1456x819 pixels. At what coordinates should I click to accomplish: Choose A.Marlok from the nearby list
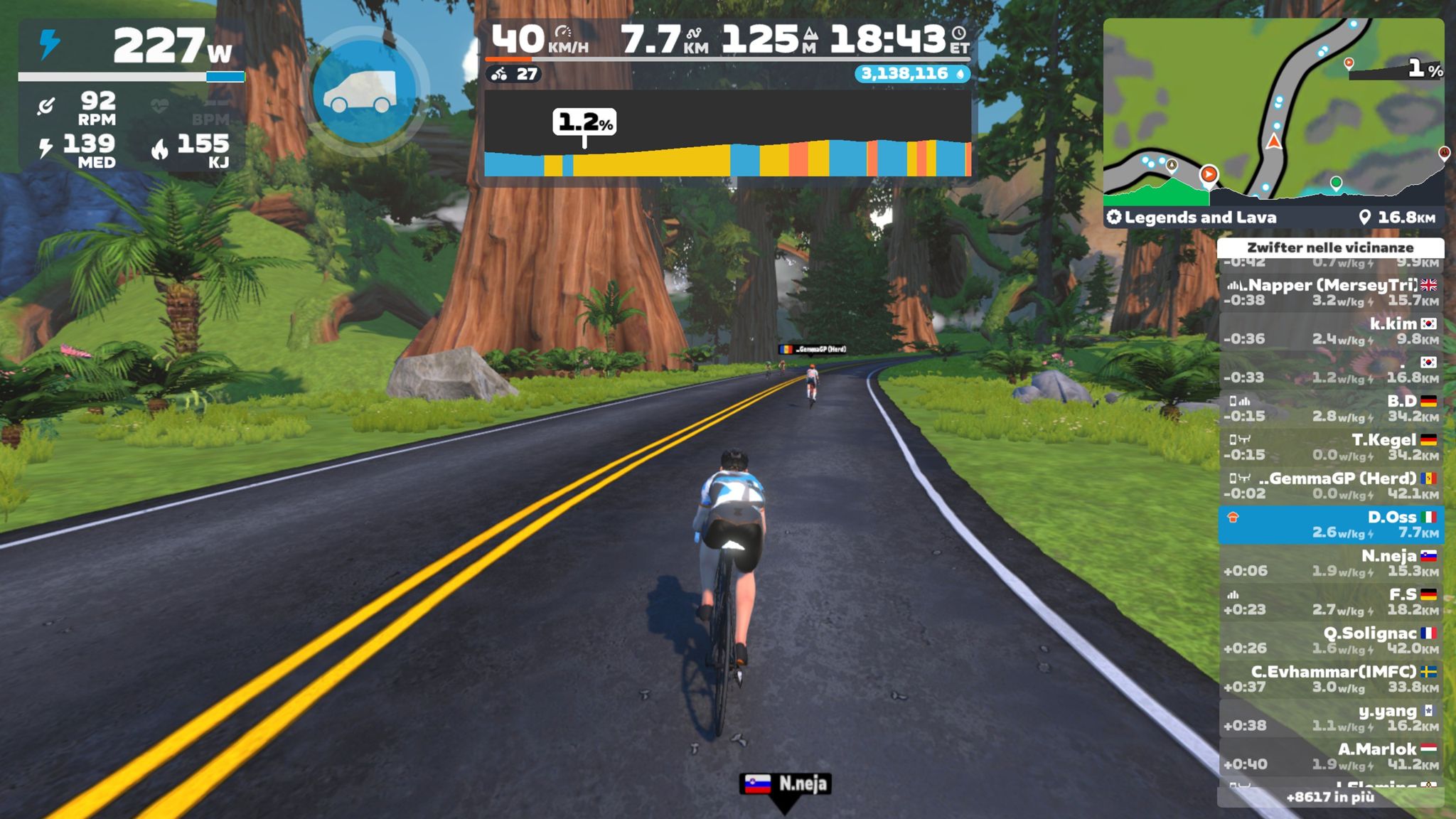pyautogui.click(x=1330, y=756)
